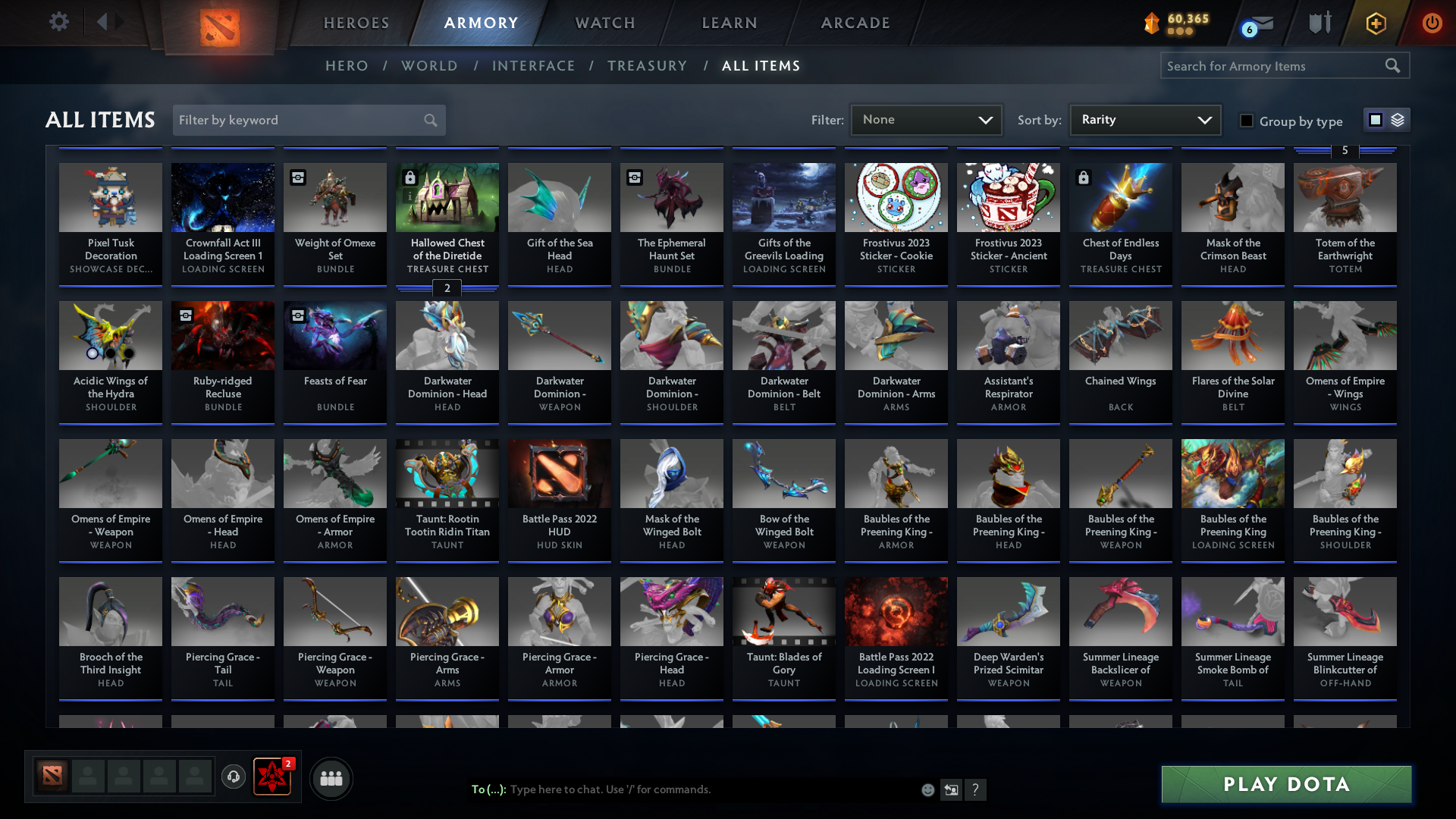This screenshot has height=819, width=1456.
Task: Enable the Group by type checkbox
Action: [x=1247, y=121]
